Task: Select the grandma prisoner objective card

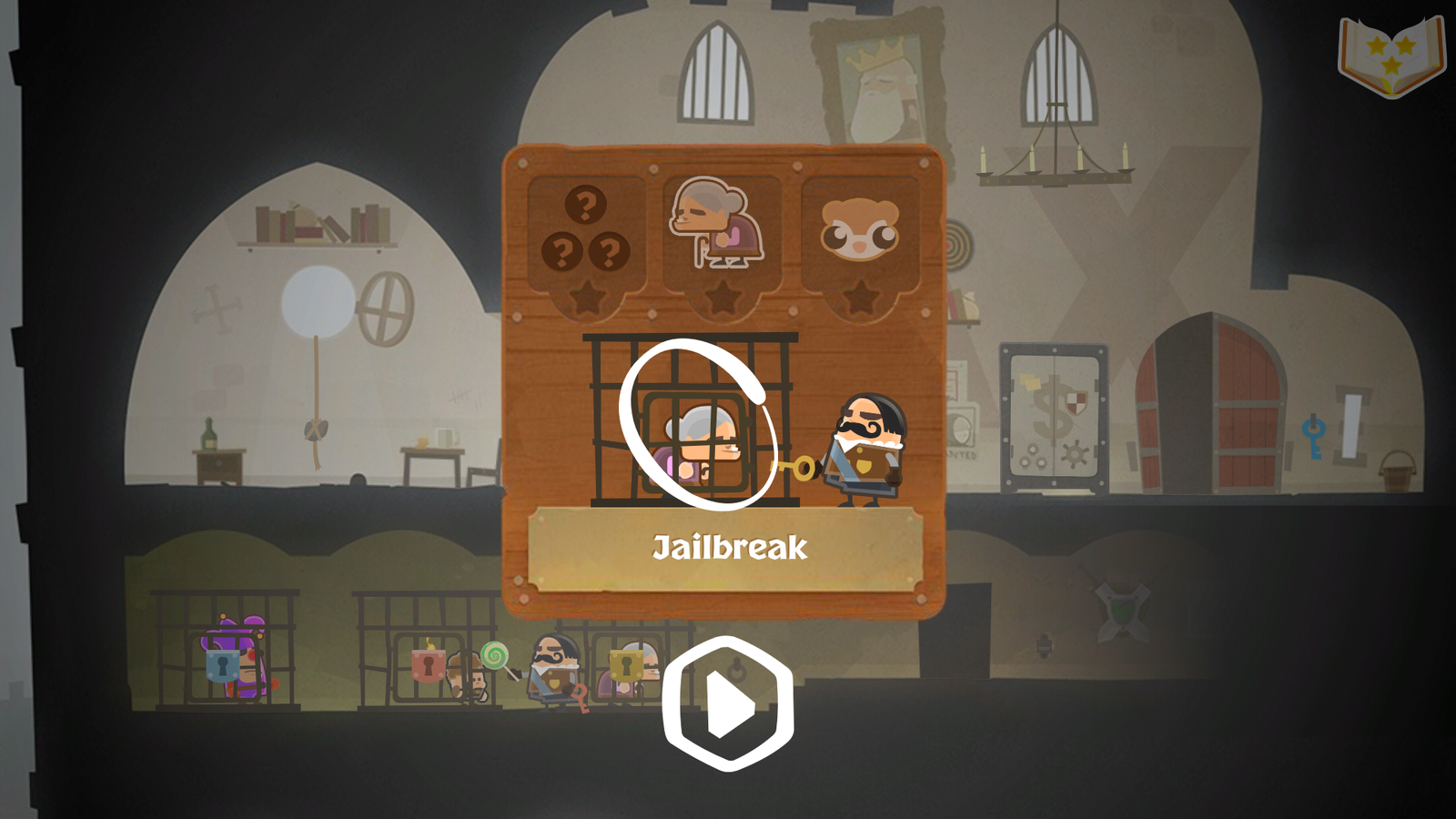Action: 723,227
